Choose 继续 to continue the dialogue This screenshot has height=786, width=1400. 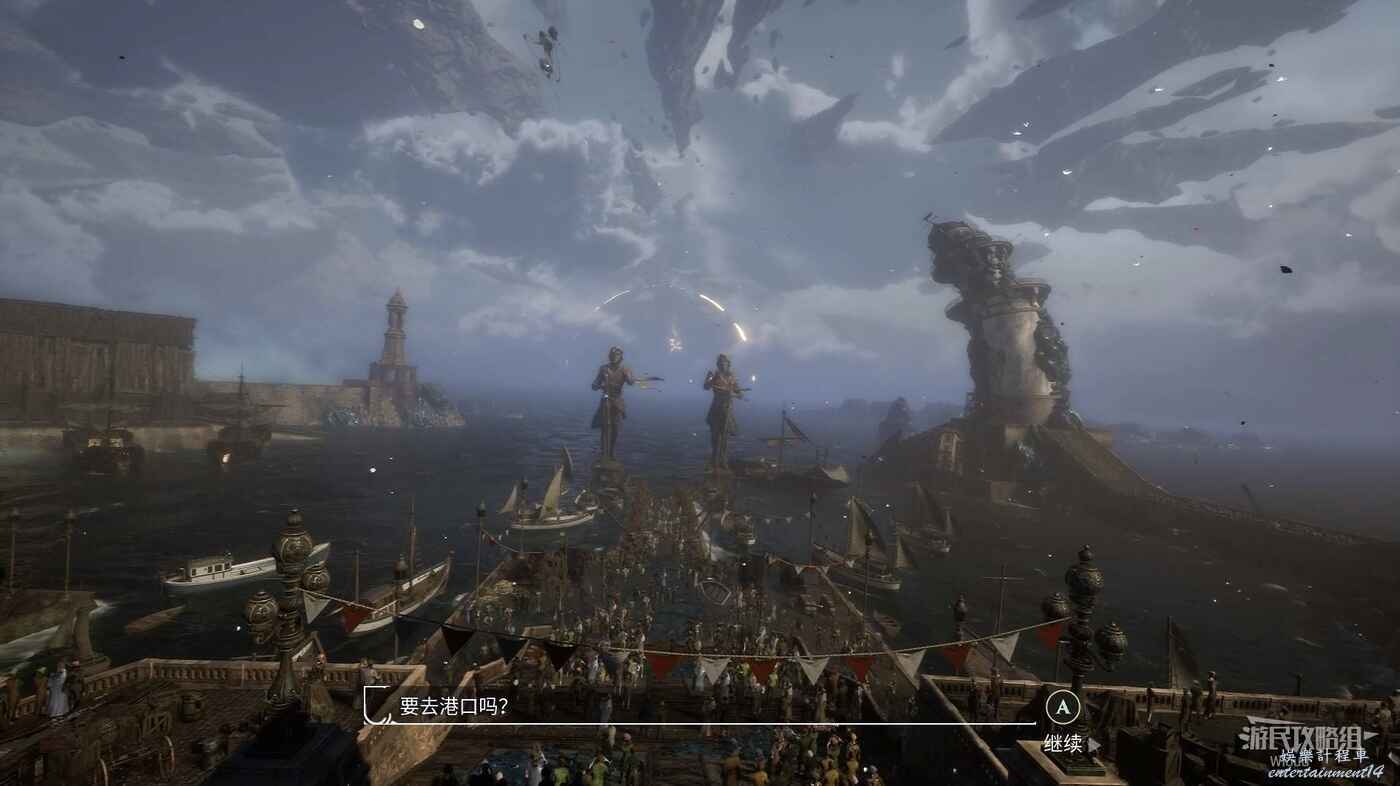click(1064, 743)
